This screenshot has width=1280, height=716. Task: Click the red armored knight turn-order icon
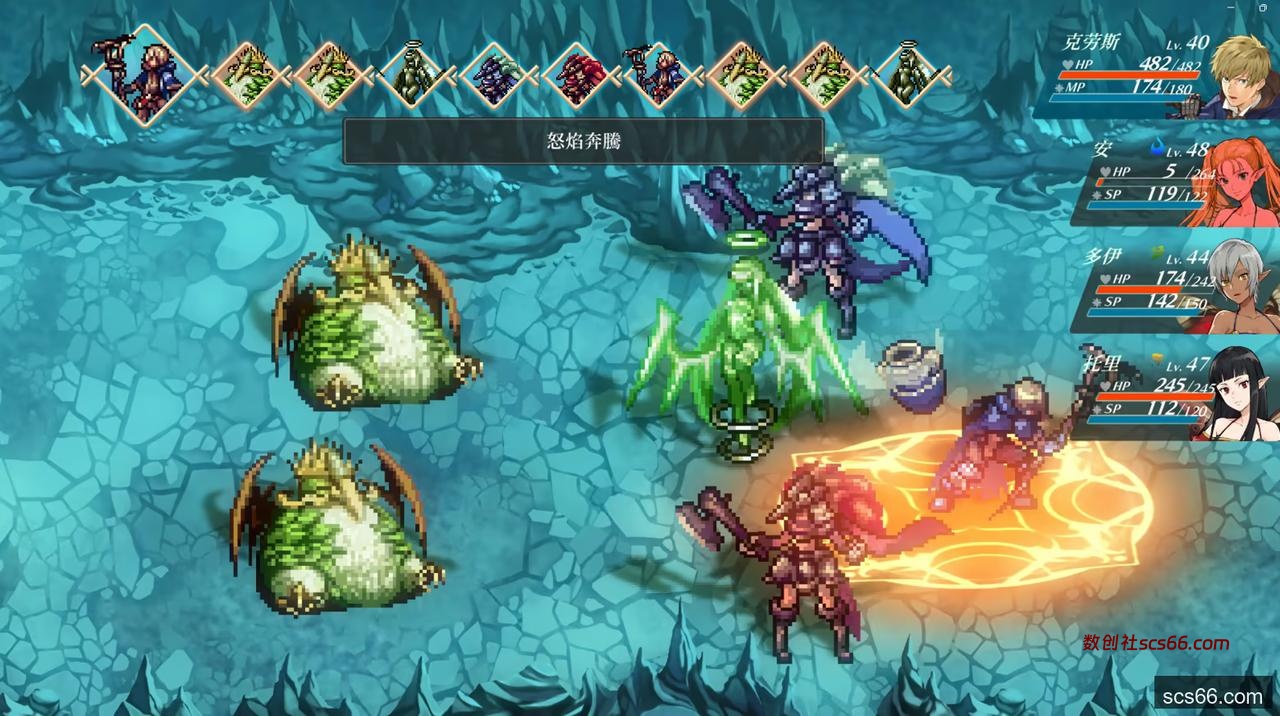[579, 75]
